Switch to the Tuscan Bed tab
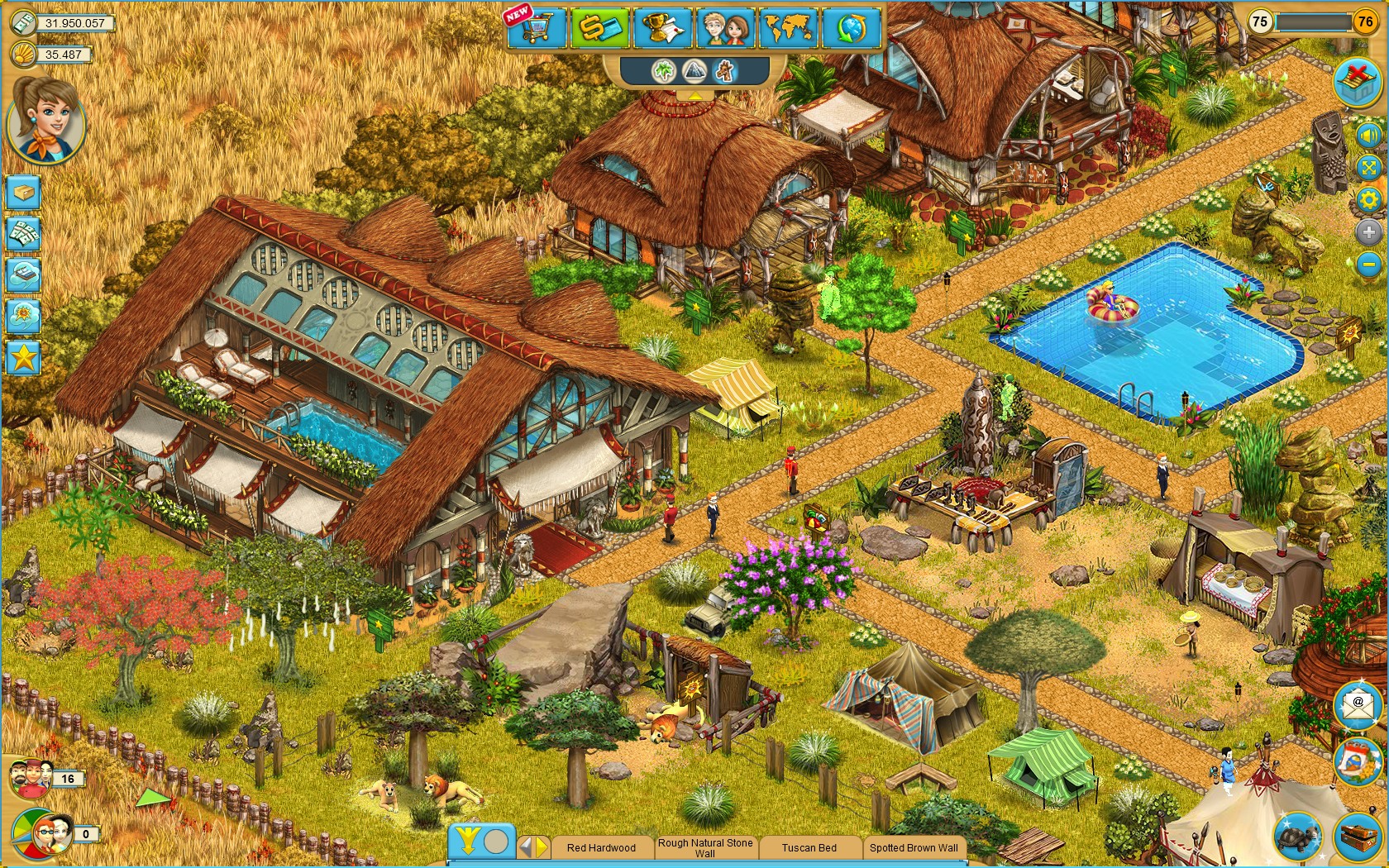Image resolution: width=1389 pixels, height=868 pixels. pos(810,848)
